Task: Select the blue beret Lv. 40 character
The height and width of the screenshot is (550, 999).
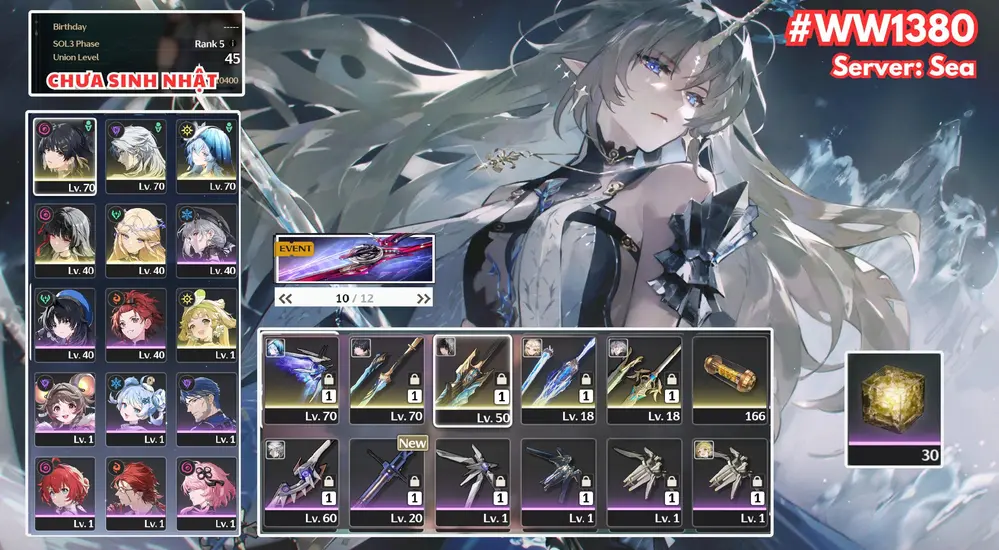Action: 65,325
